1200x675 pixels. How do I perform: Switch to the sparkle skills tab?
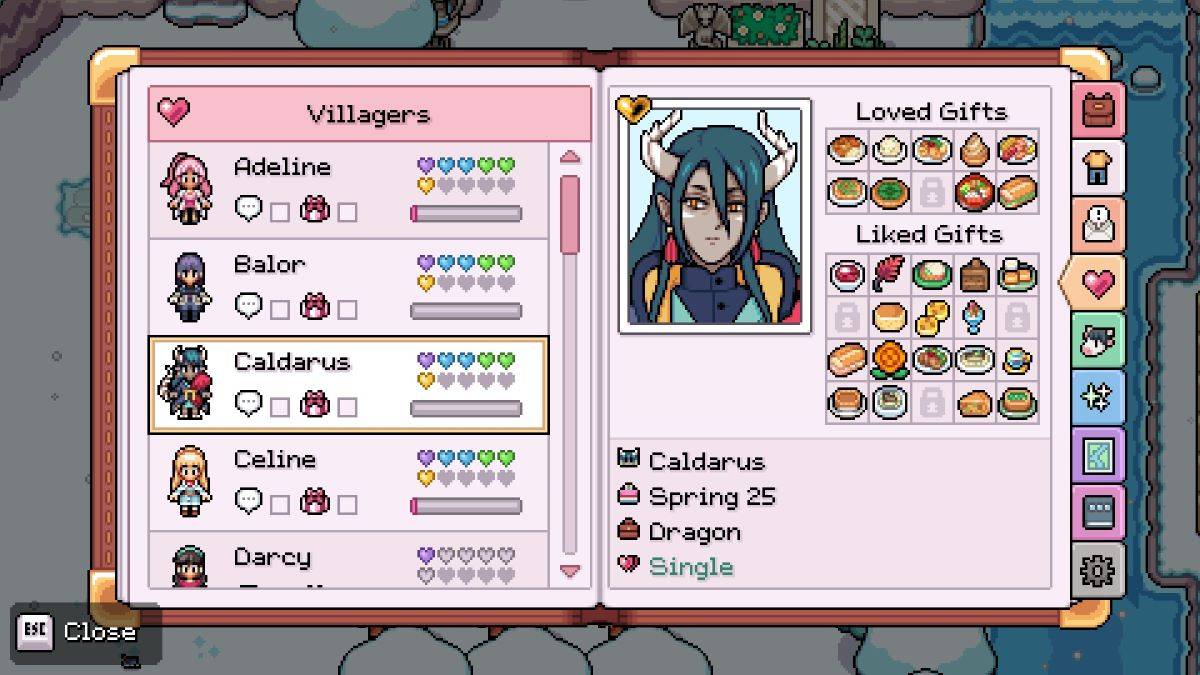tap(1098, 398)
